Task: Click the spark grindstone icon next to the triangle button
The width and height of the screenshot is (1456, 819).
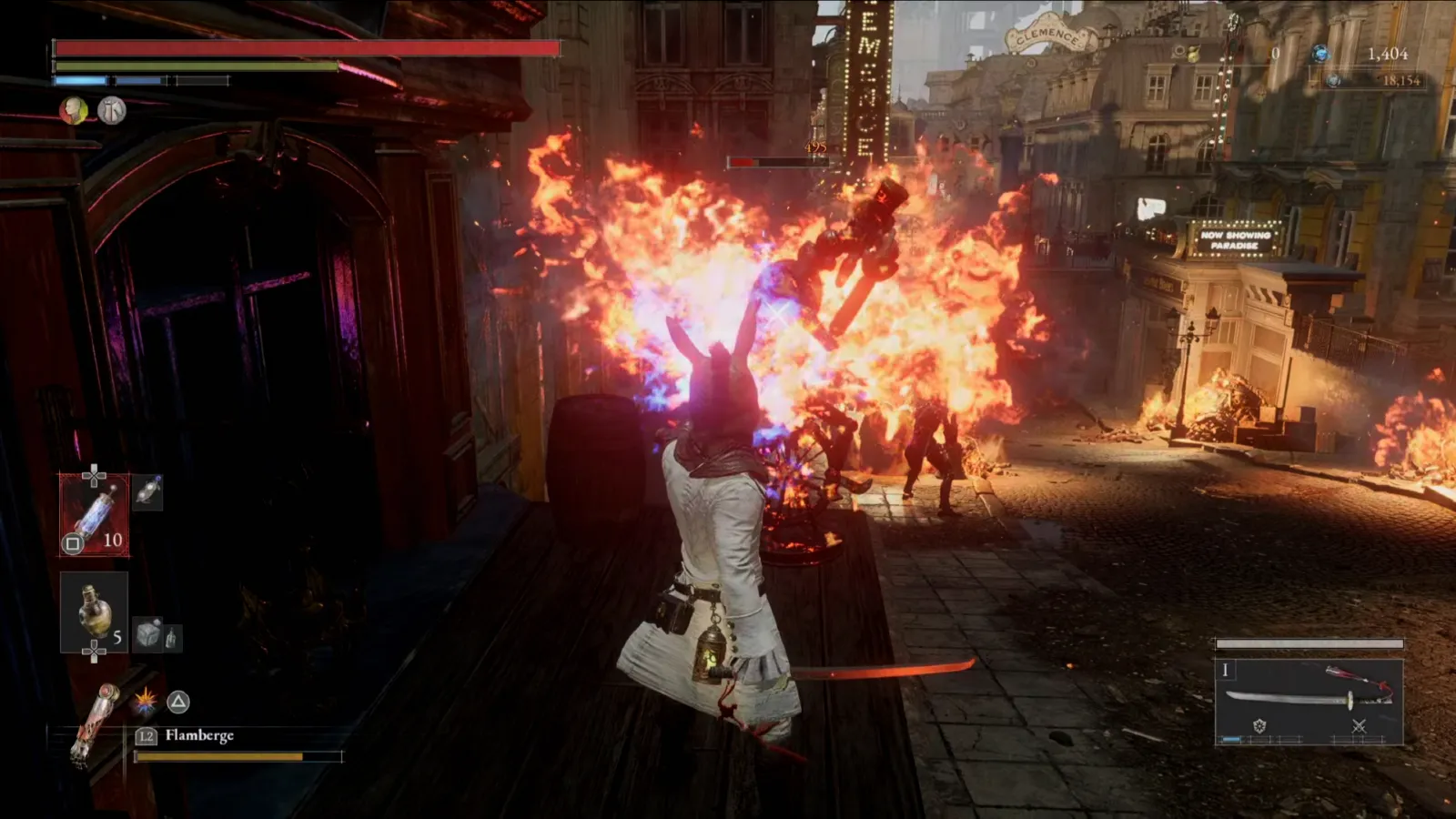Action: click(x=145, y=701)
